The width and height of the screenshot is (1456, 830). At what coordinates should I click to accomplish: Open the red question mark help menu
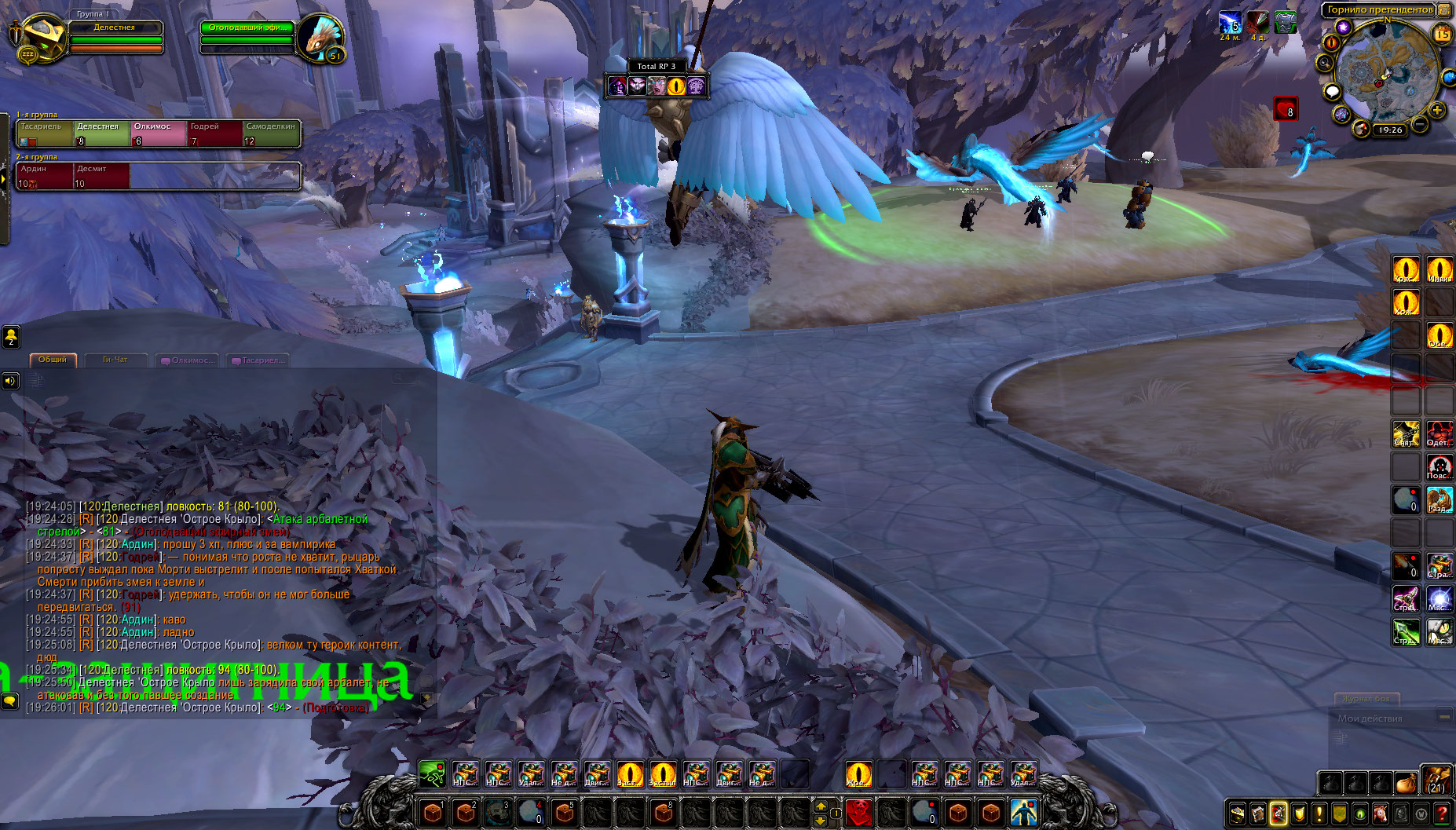(1442, 814)
